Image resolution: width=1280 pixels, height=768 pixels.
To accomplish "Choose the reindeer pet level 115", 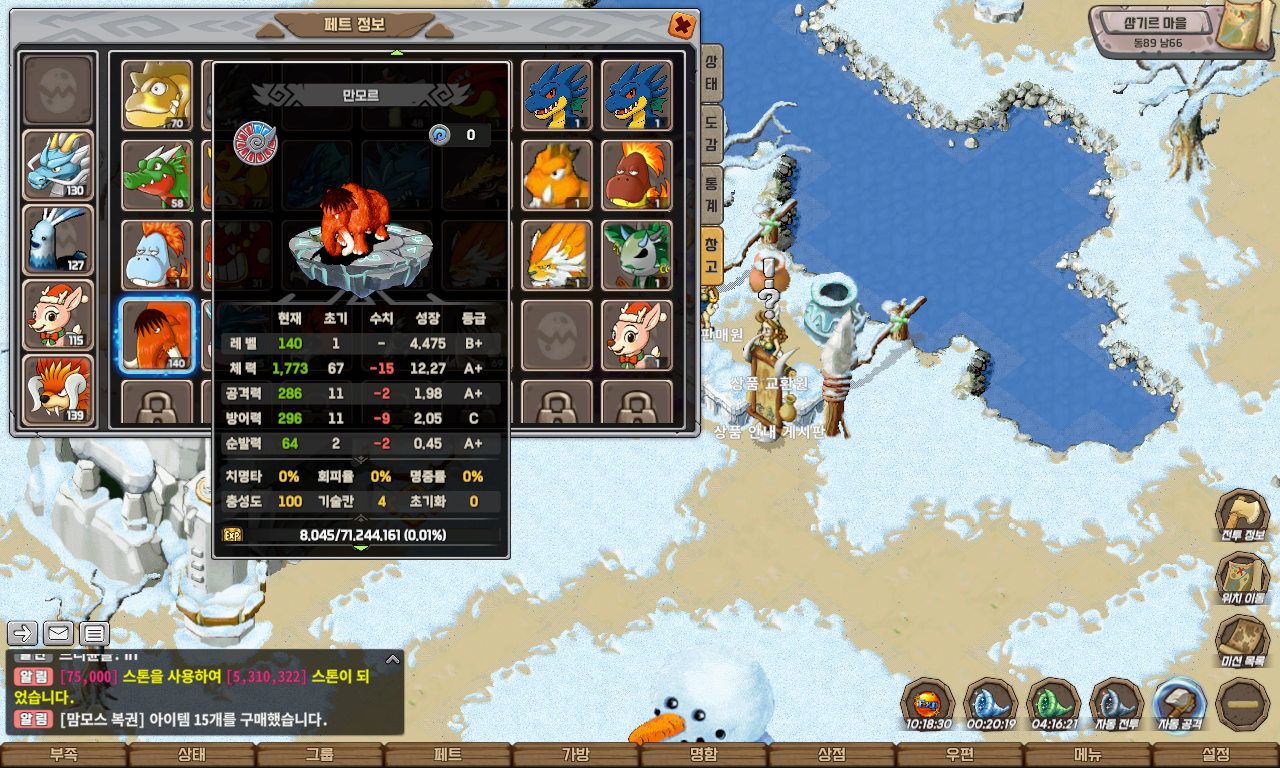I will [58, 315].
